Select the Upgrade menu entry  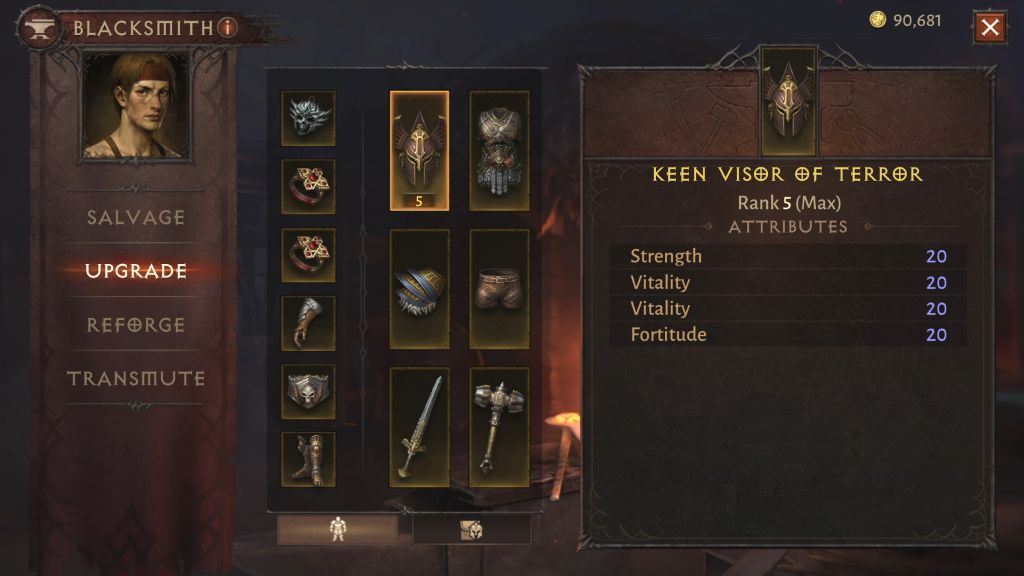136,271
